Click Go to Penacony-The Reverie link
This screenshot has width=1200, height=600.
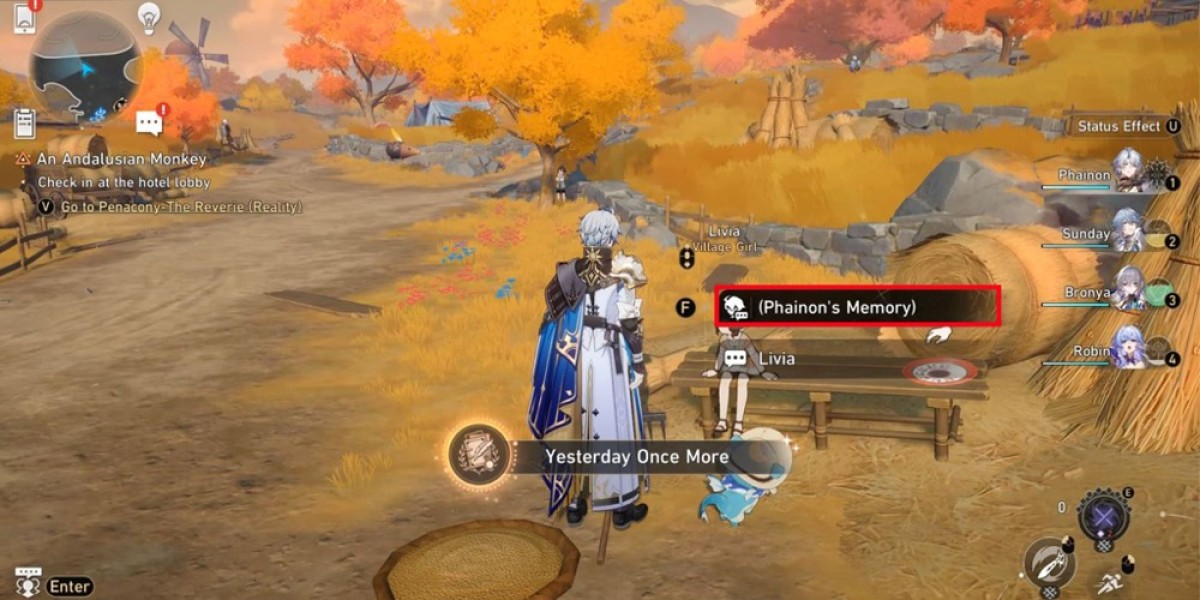coord(181,207)
